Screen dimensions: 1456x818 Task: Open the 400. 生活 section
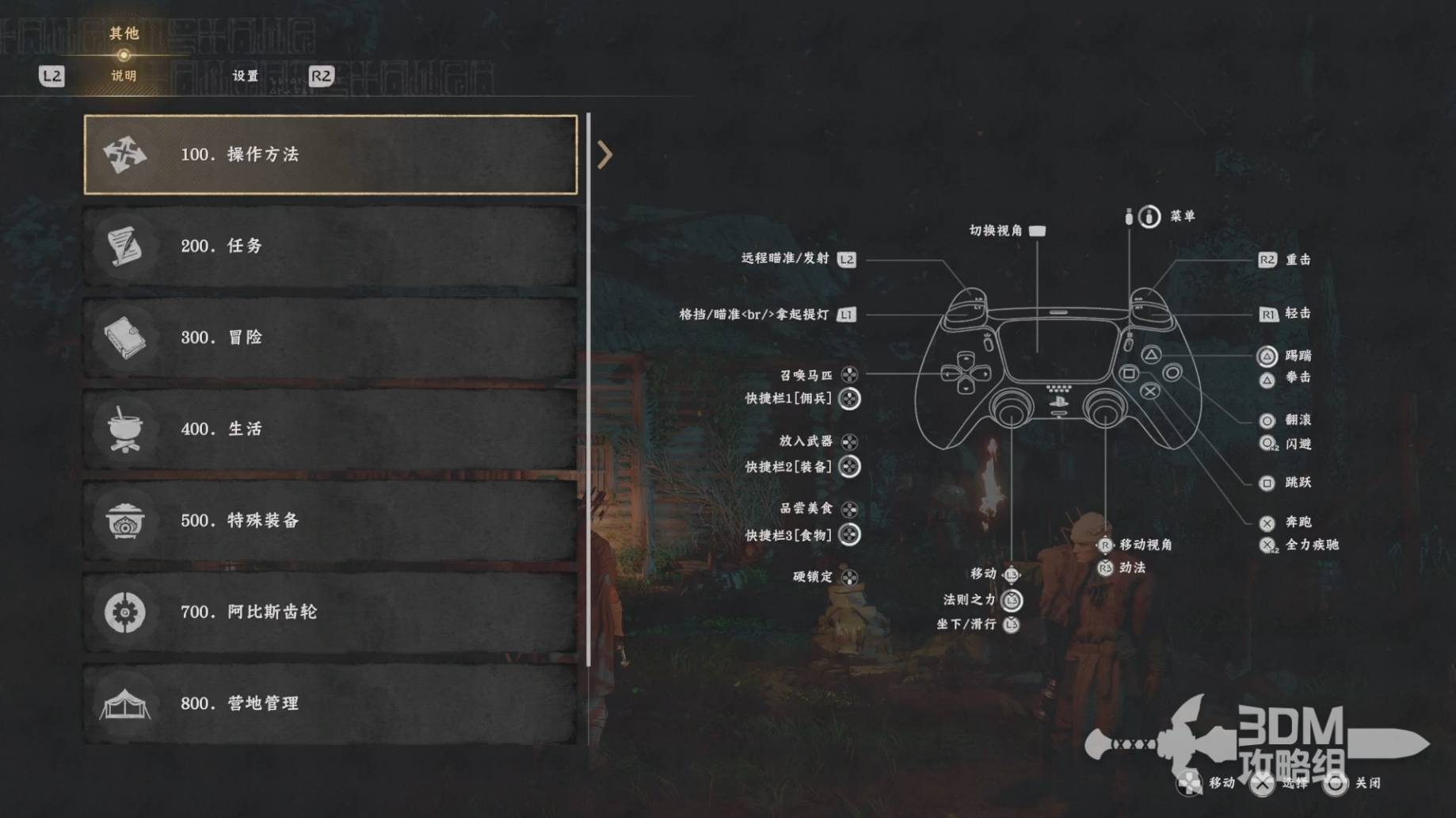(x=330, y=429)
